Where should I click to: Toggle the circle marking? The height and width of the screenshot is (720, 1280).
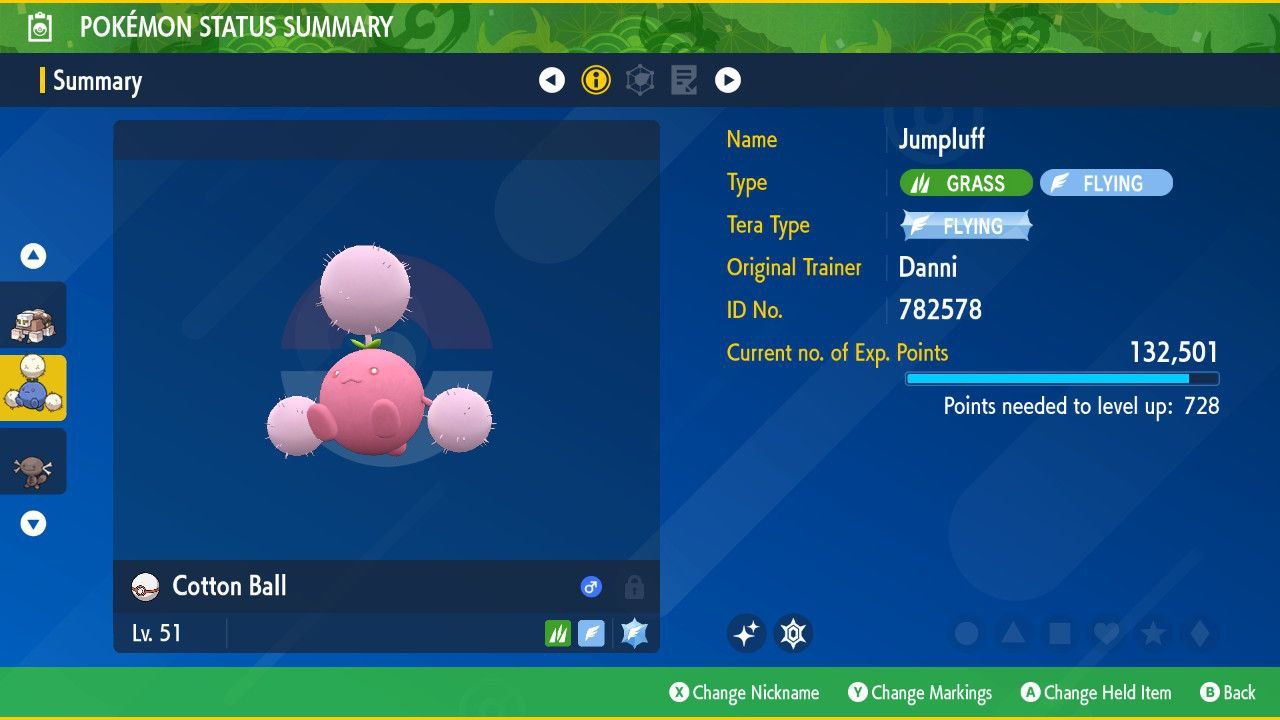tap(966, 633)
